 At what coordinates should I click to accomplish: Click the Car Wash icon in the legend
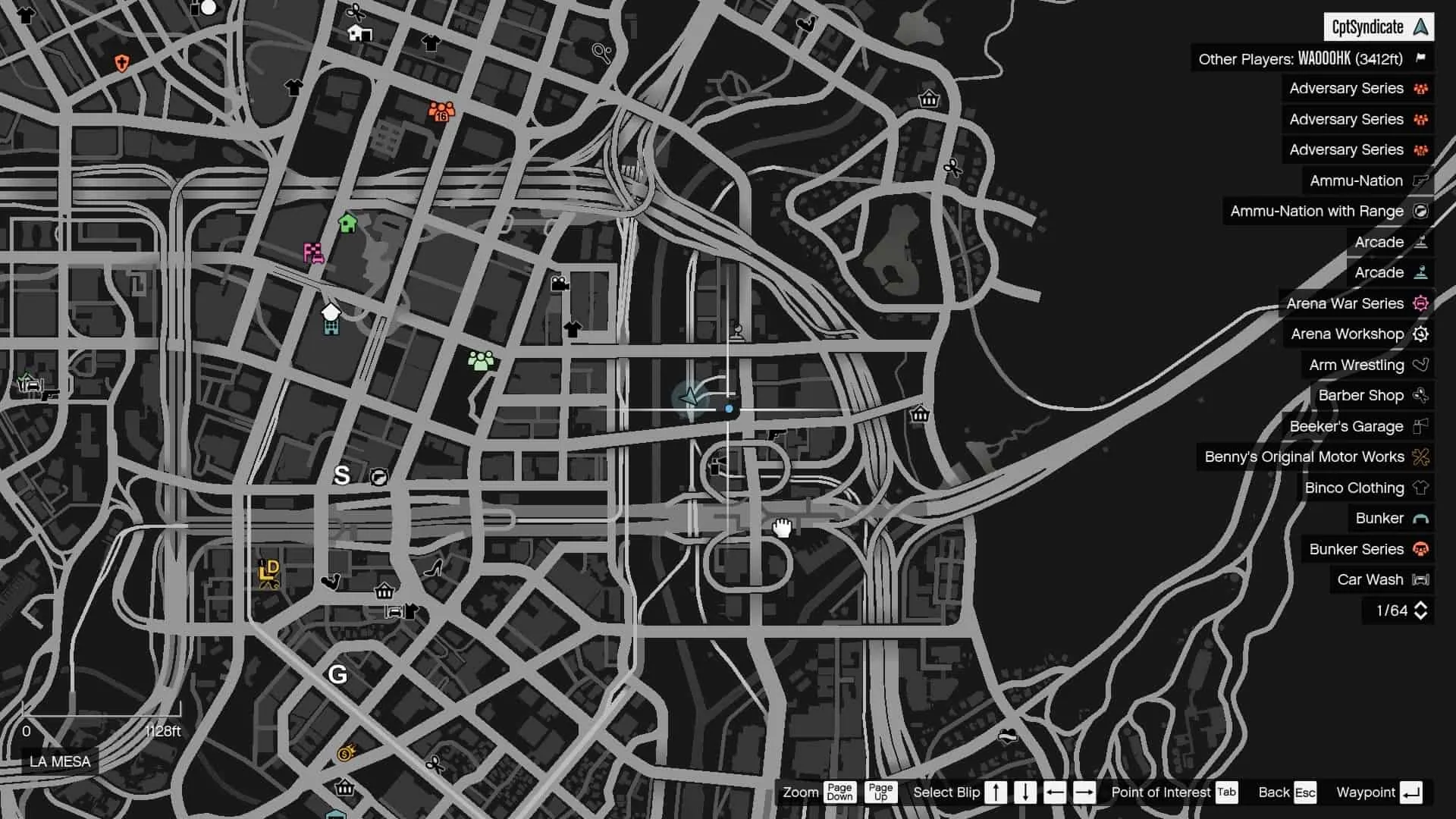pyautogui.click(x=1422, y=579)
